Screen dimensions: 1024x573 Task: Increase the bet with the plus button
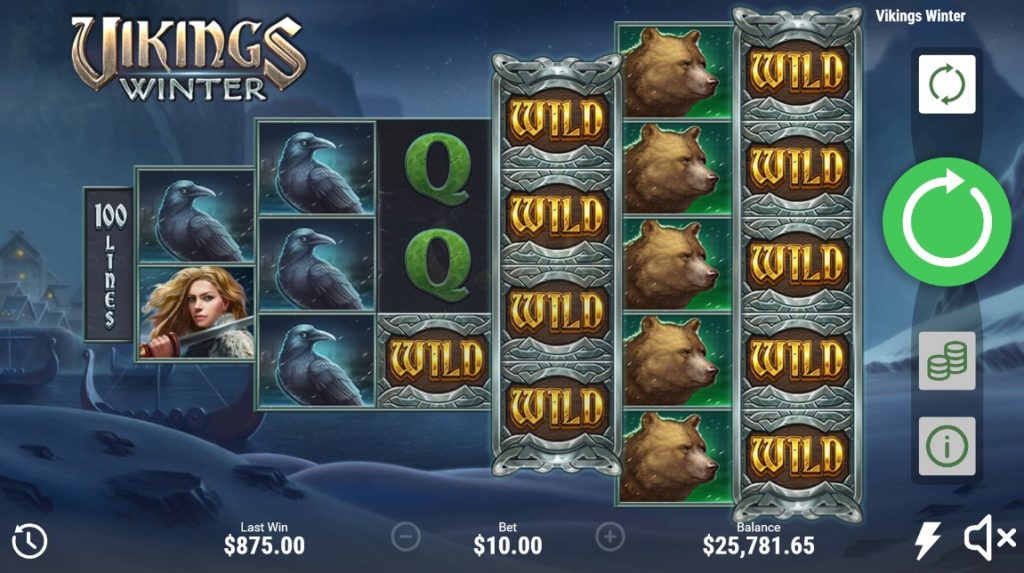[610, 537]
